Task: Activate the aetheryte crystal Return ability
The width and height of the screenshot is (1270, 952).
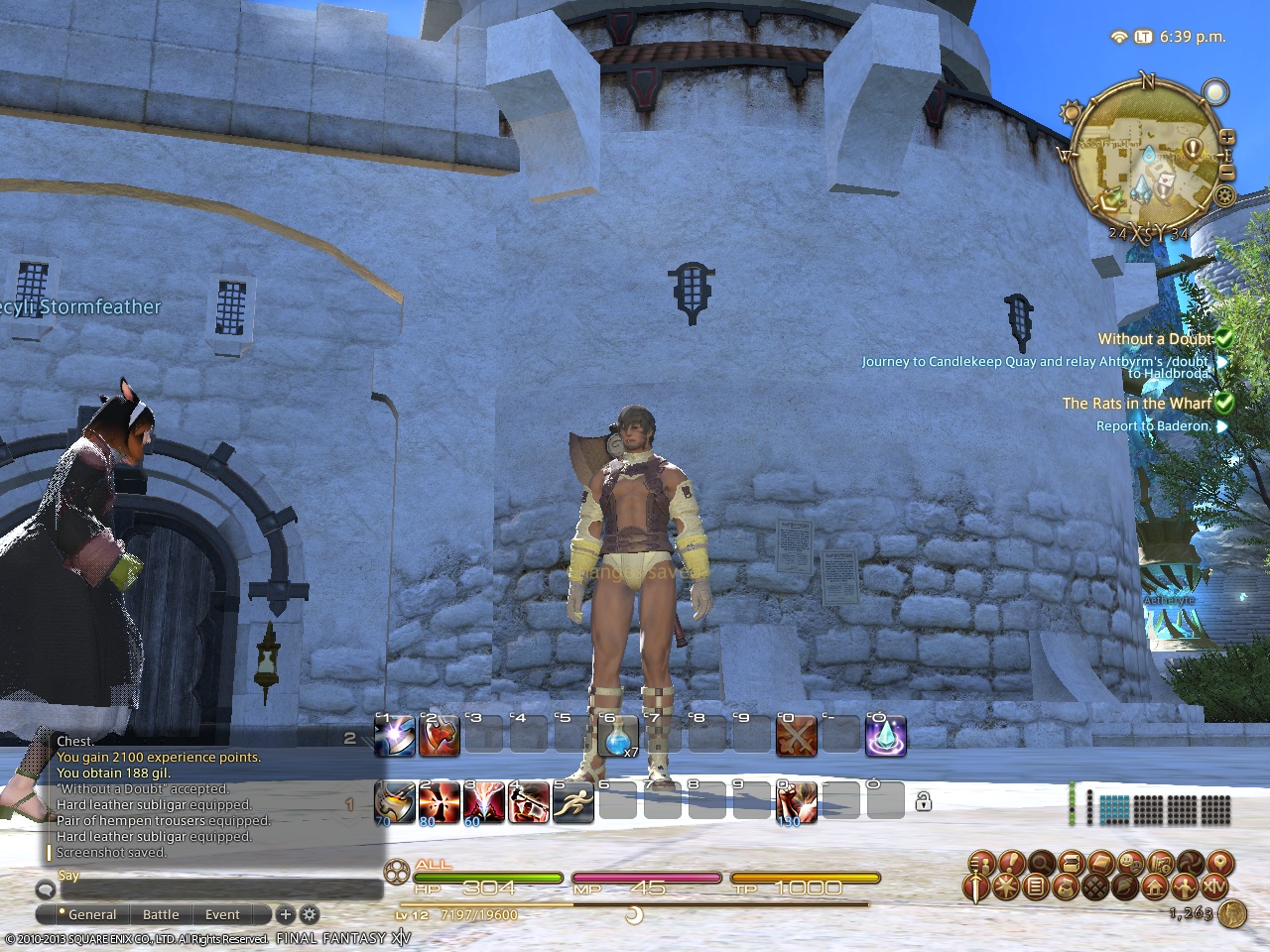Action: coord(885,737)
